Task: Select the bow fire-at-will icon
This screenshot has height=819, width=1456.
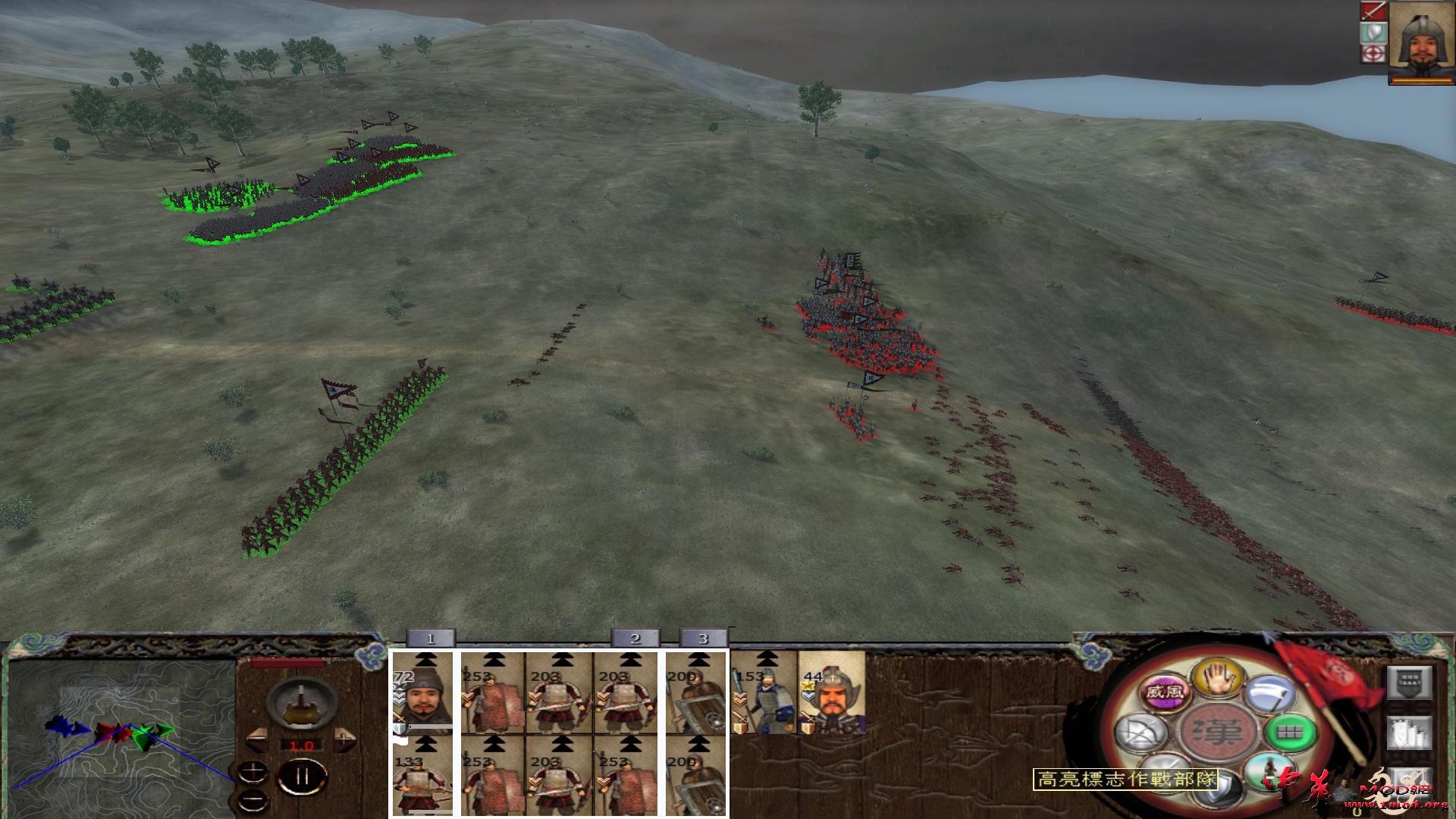Action: (1142, 733)
